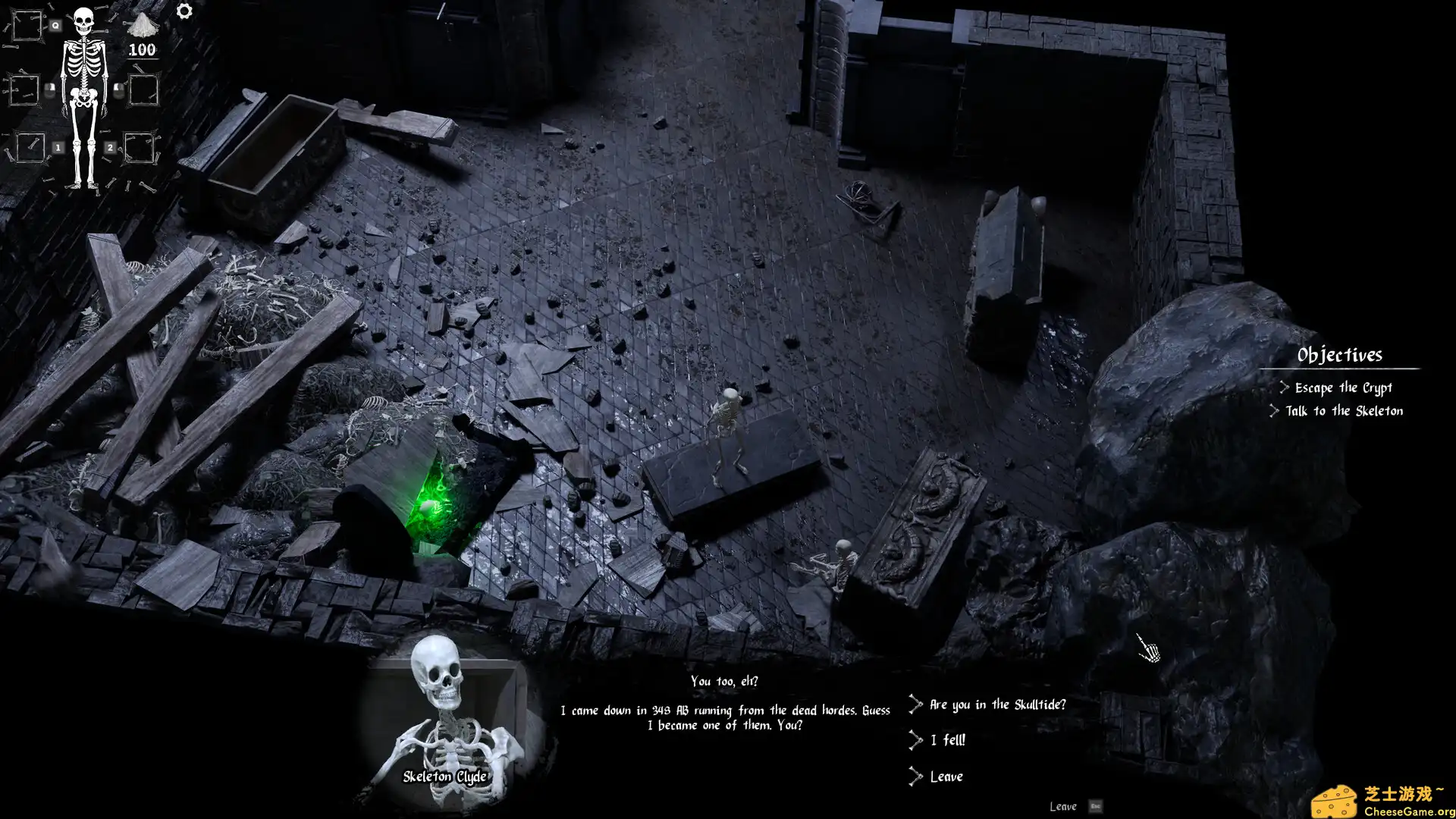Select 'Leave' to end the conversation

[946, 776]
